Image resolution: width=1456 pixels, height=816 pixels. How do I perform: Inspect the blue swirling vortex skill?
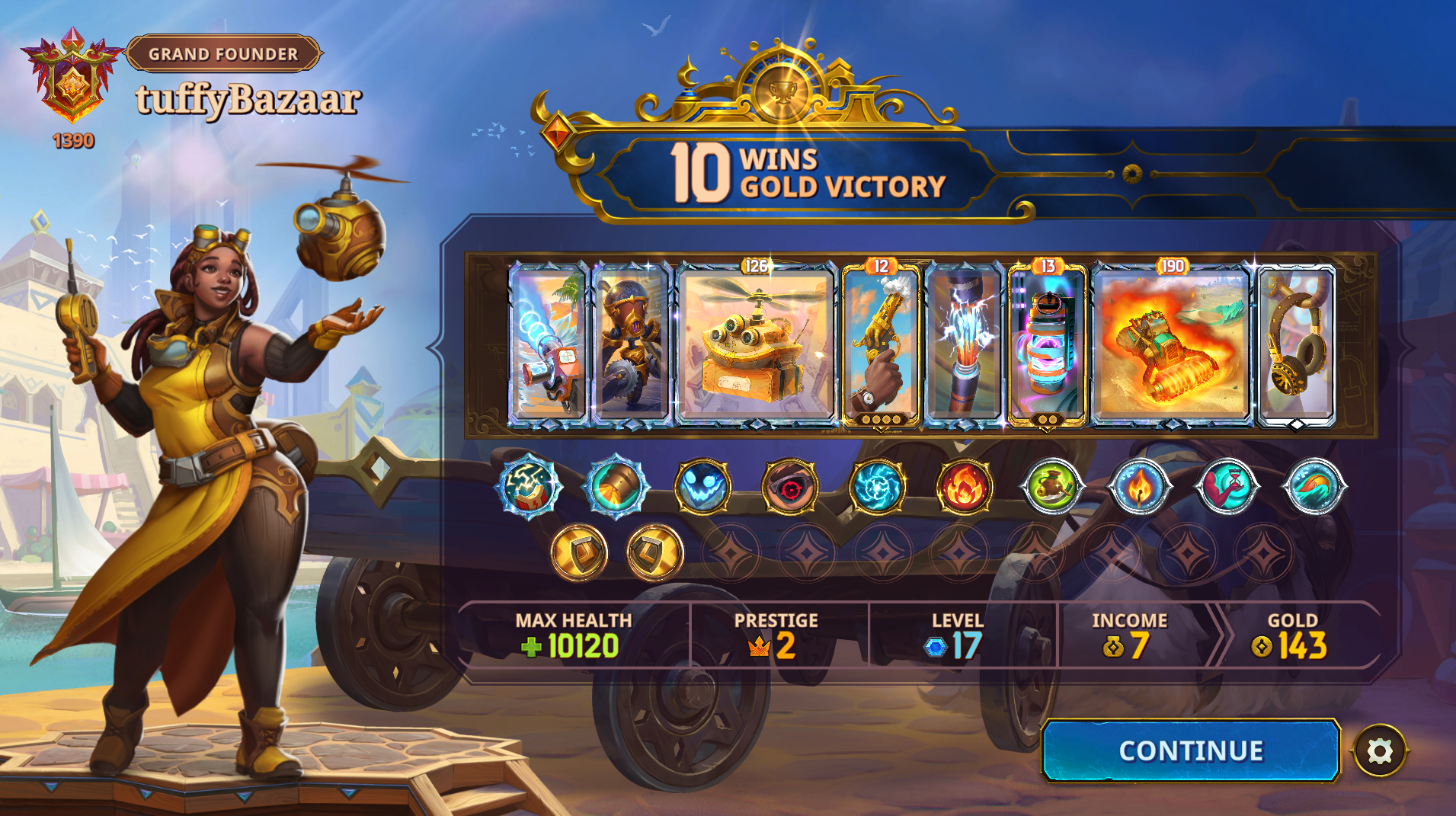877,486
